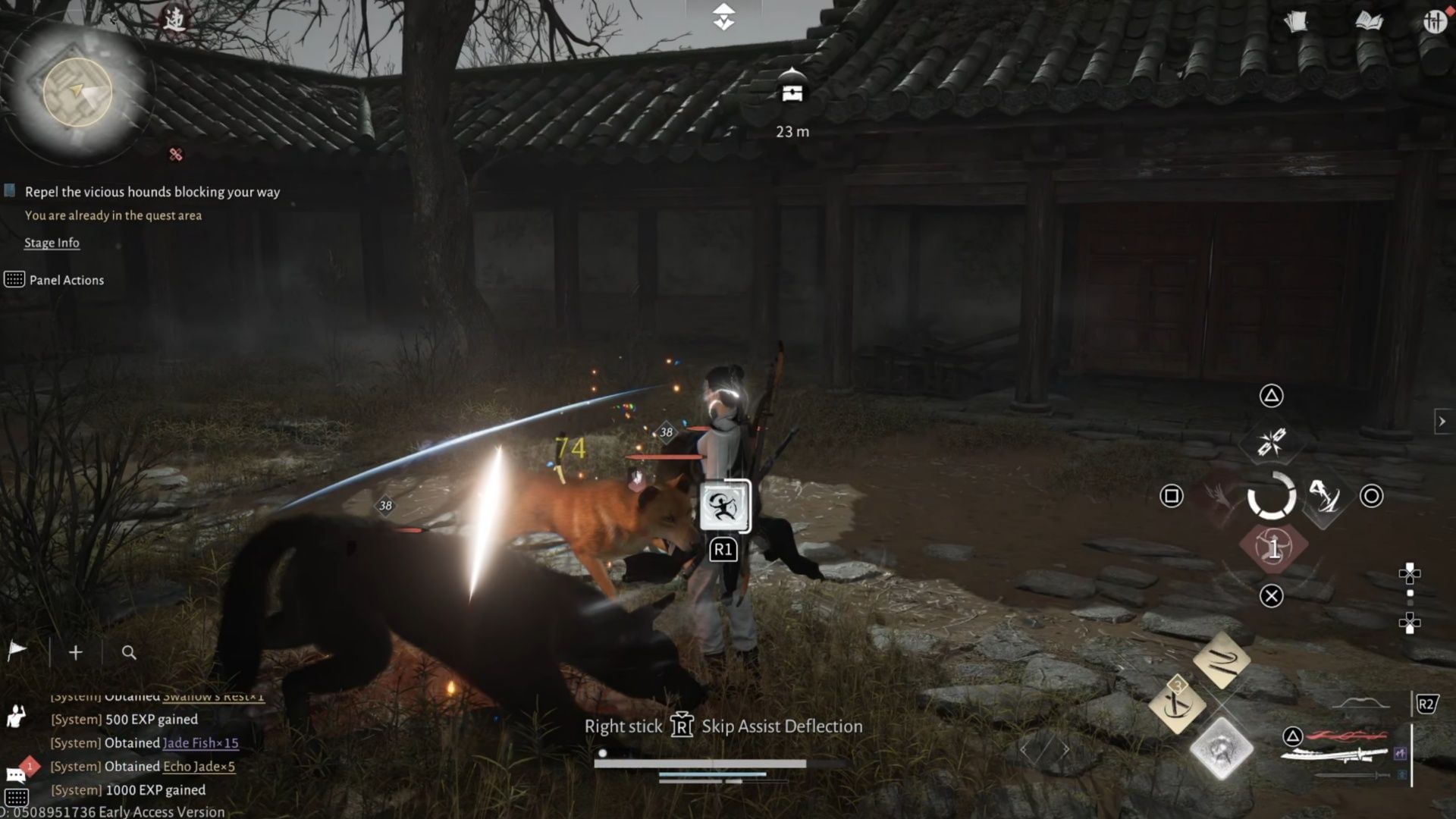Click the Jade Fish item link

point(201,743)
